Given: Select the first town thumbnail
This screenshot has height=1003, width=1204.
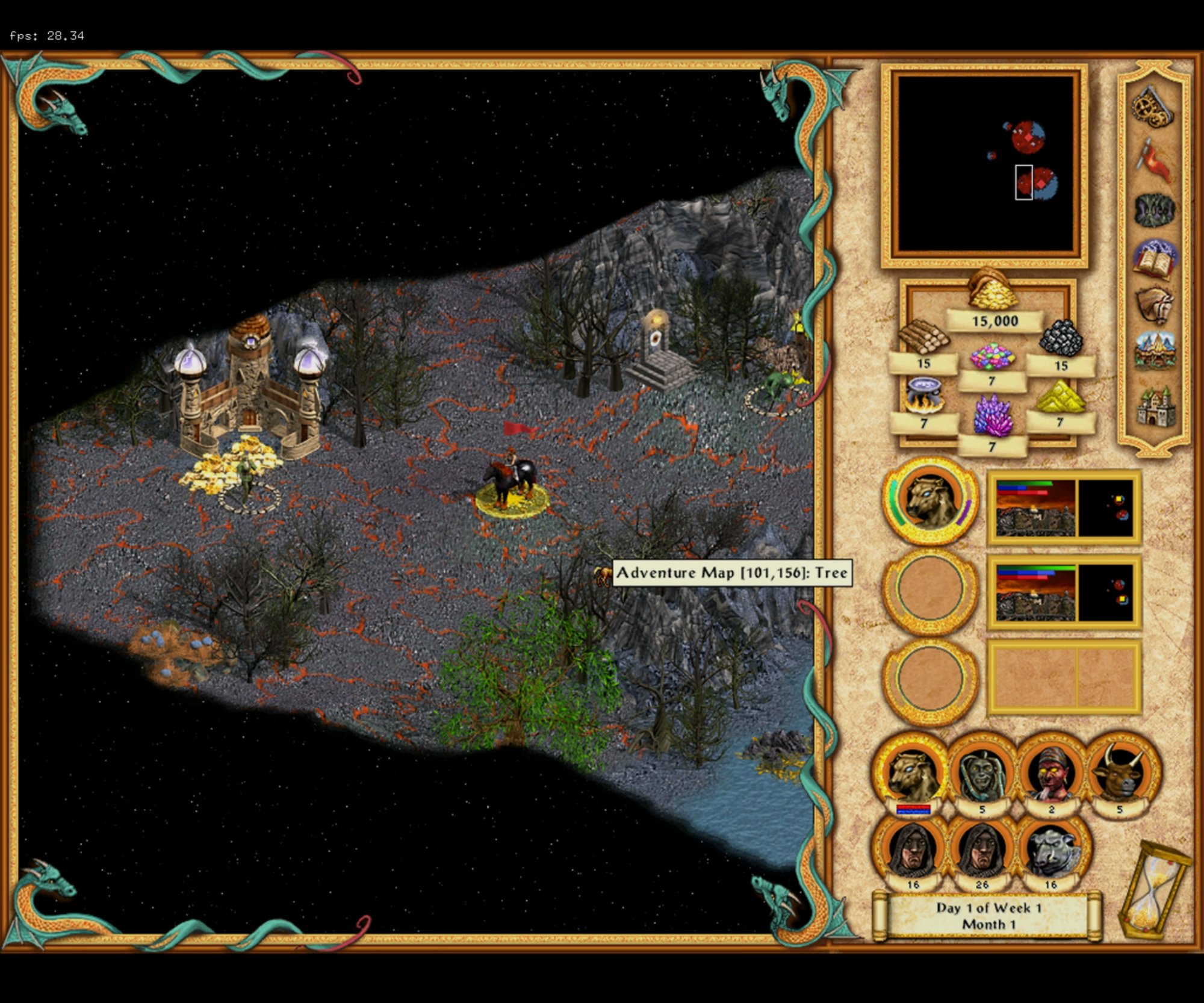Looking at the screenshot, I should coord(1064,508).
